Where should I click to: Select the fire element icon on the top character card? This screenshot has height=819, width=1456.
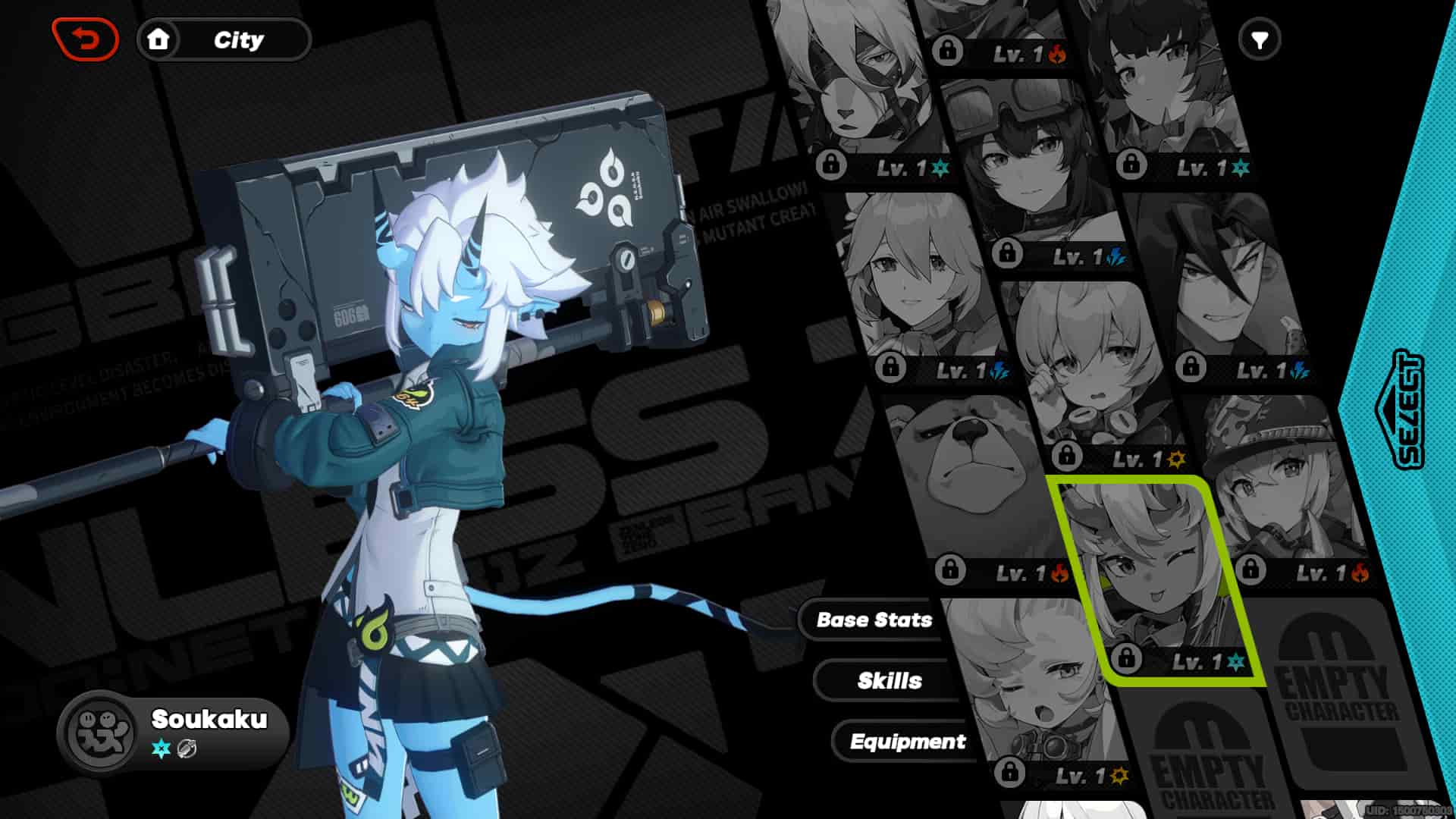(x=1056, y=55)
